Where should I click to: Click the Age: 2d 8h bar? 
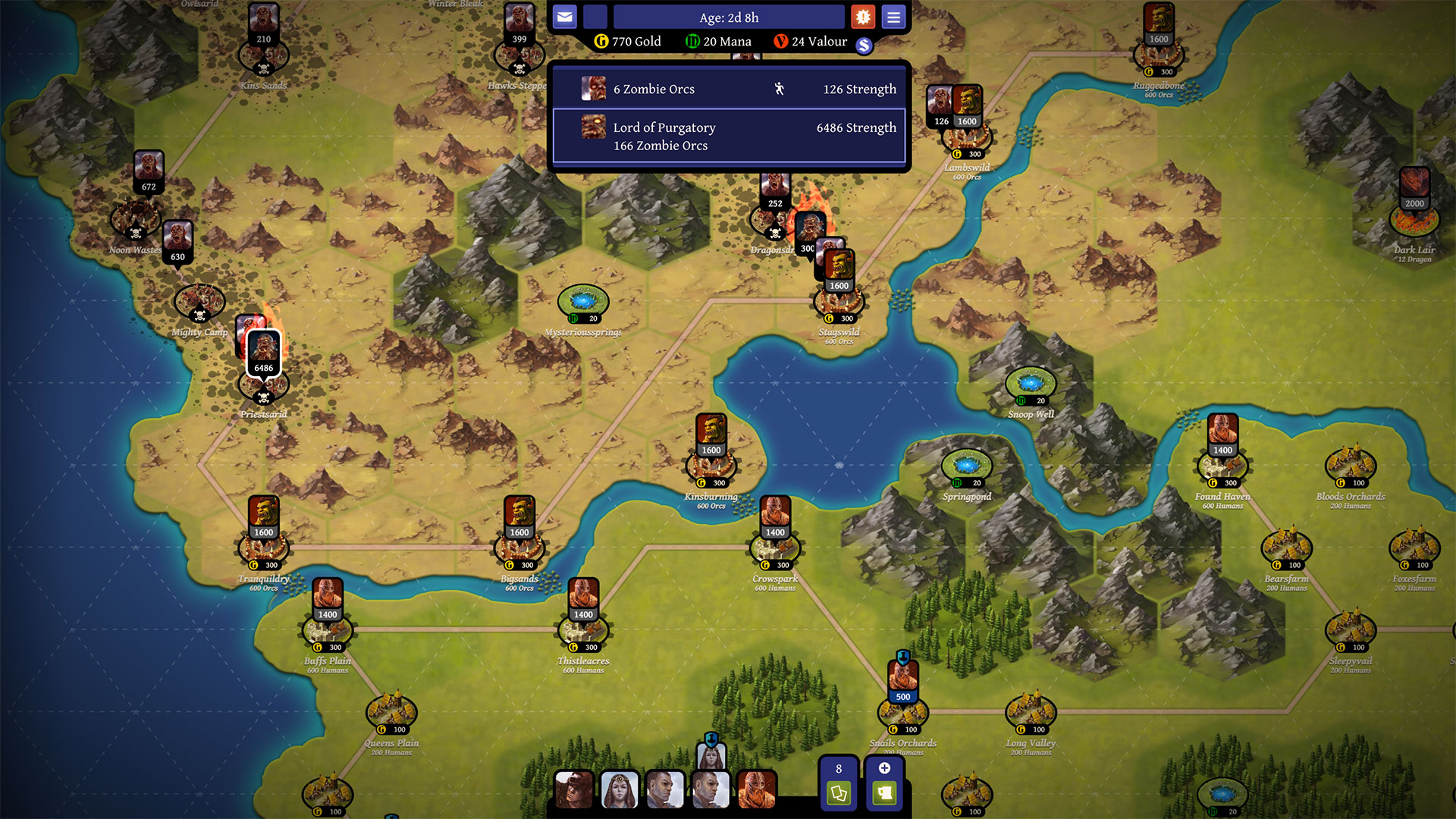pos(730,17)
